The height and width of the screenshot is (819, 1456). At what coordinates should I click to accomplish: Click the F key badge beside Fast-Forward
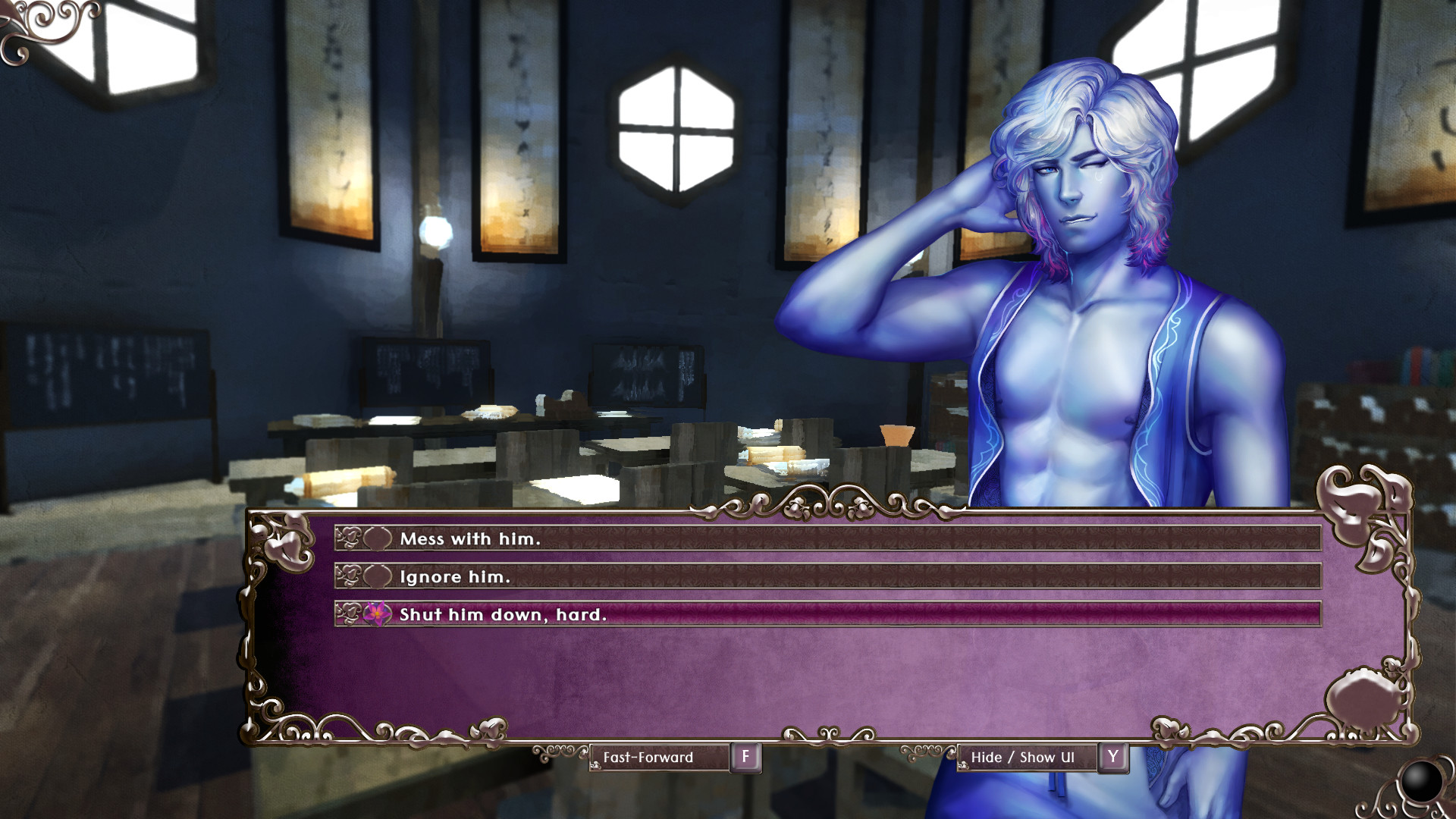point(747,757)
